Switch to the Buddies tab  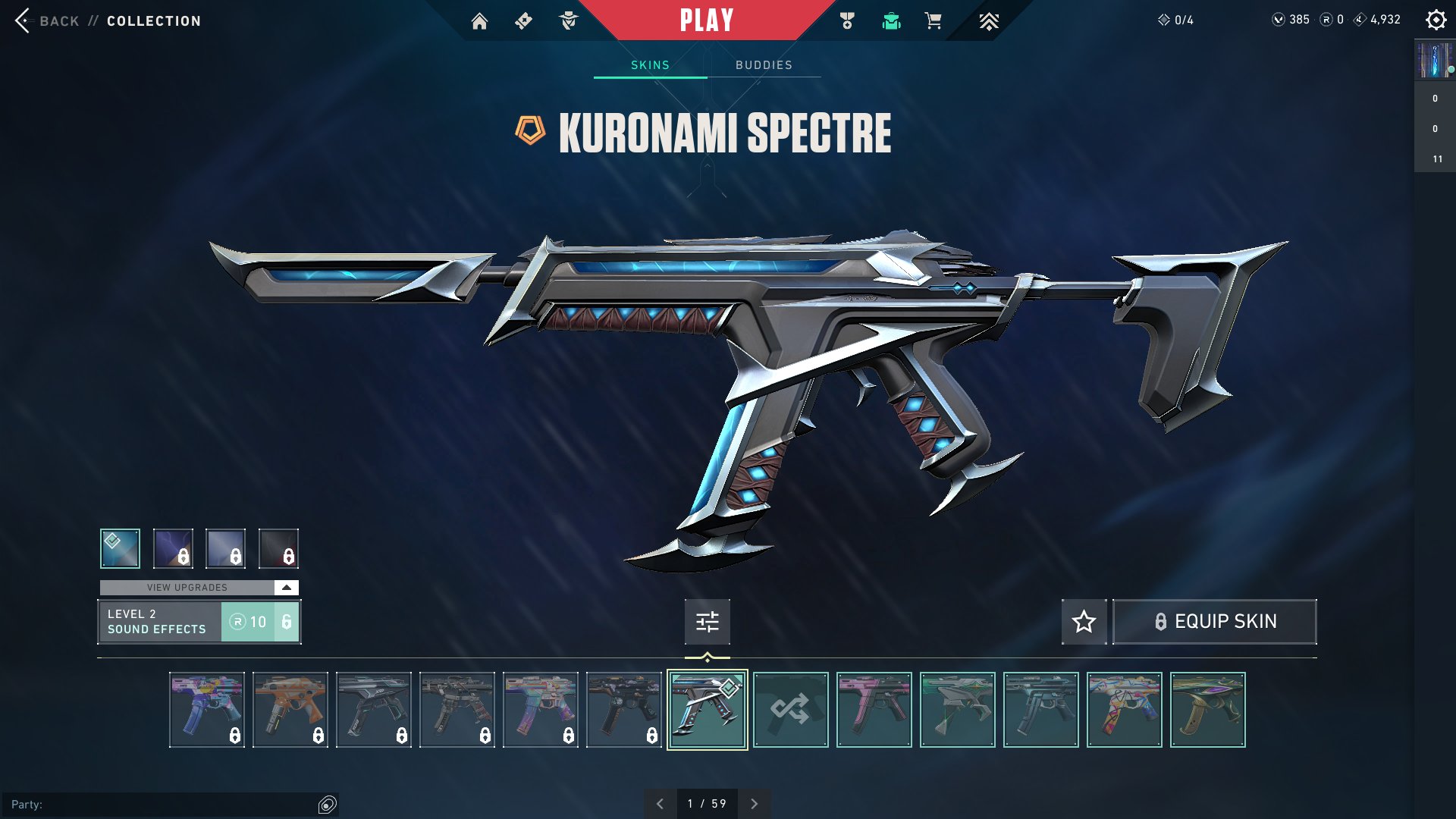(764, 65)
